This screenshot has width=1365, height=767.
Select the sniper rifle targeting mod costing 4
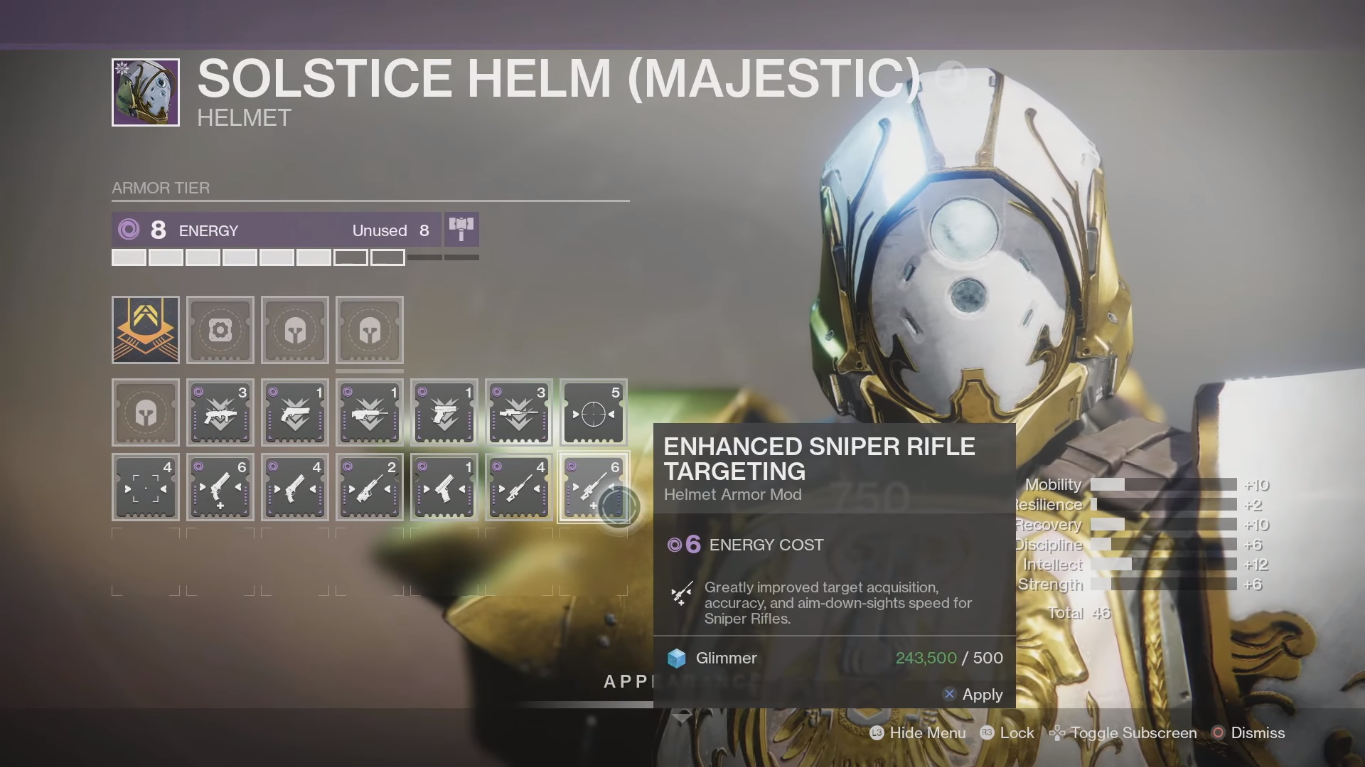518,488
